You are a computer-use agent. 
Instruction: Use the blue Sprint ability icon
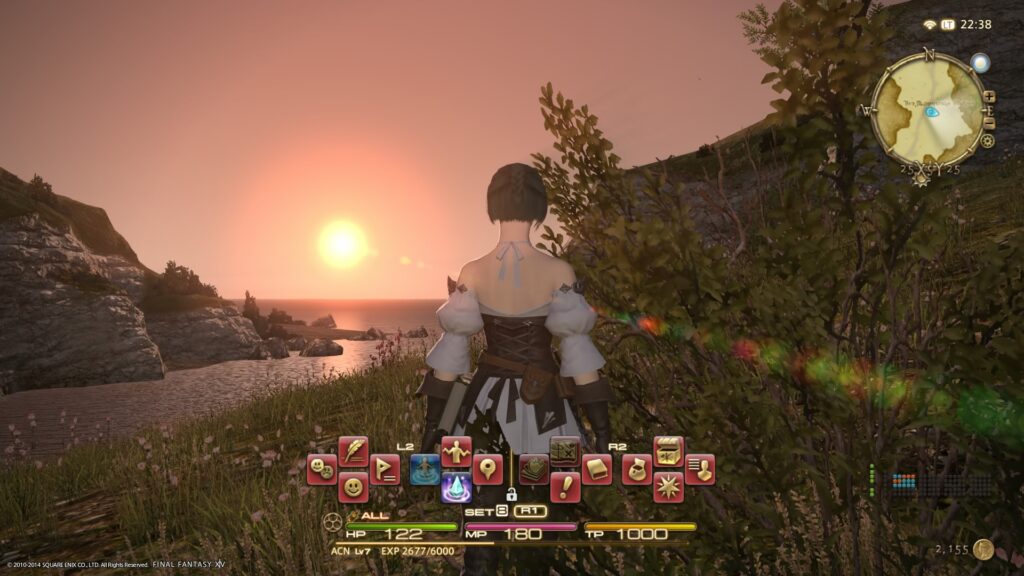click(x=425, y=469)
